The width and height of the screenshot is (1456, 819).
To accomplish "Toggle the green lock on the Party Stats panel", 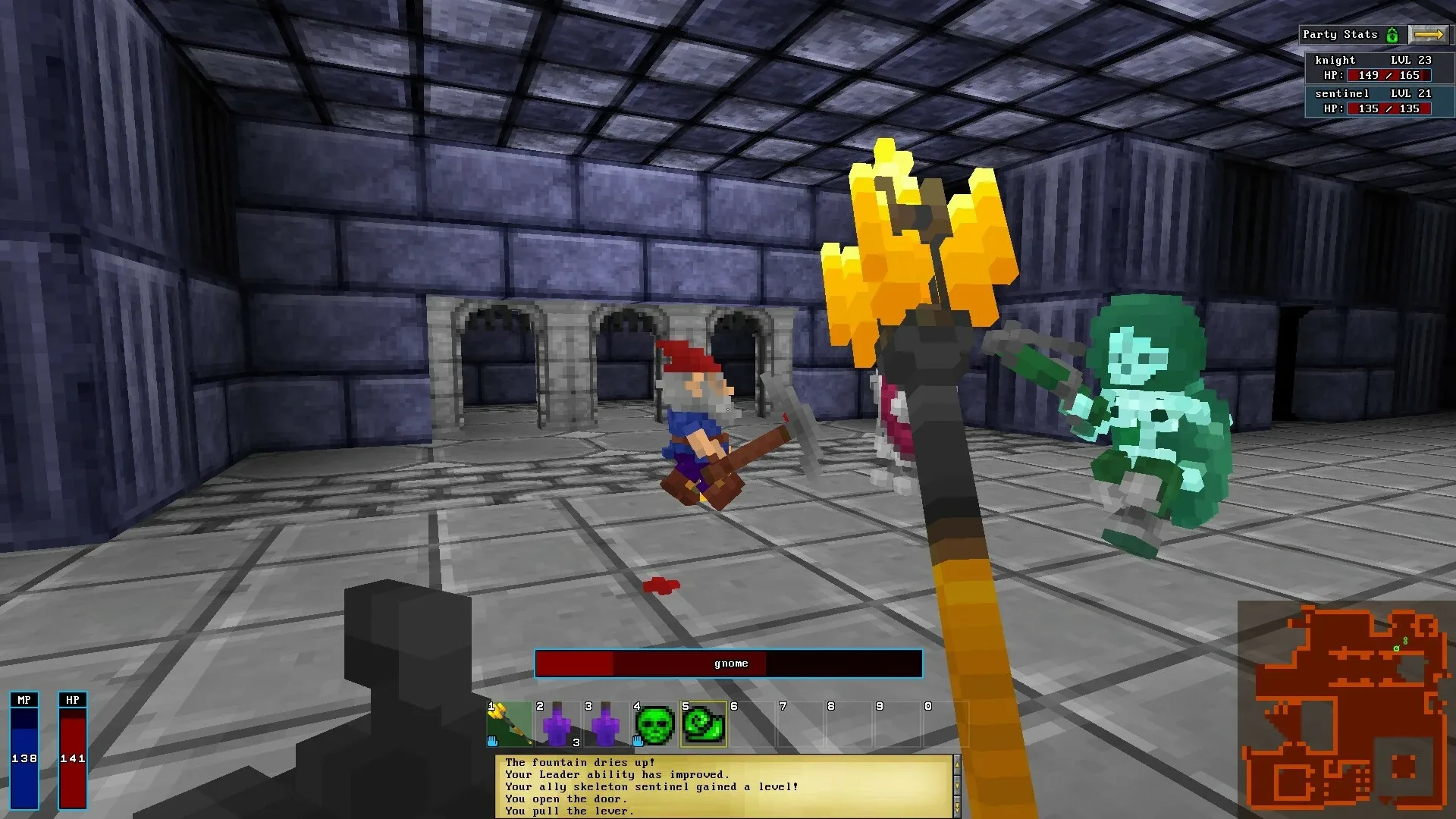I will click(x=1392, y=34).
